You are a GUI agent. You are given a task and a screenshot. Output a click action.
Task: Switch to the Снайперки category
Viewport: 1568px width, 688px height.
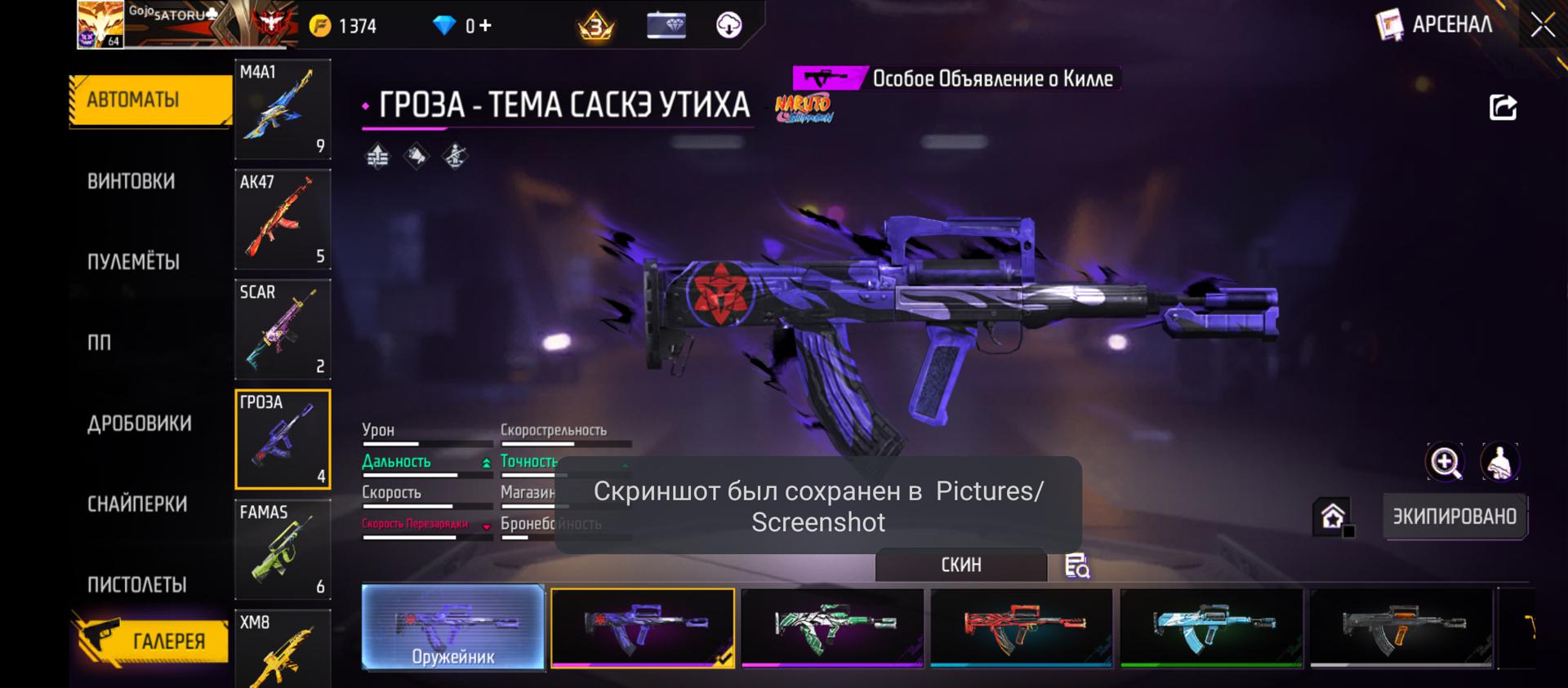[x=137, y=504]
